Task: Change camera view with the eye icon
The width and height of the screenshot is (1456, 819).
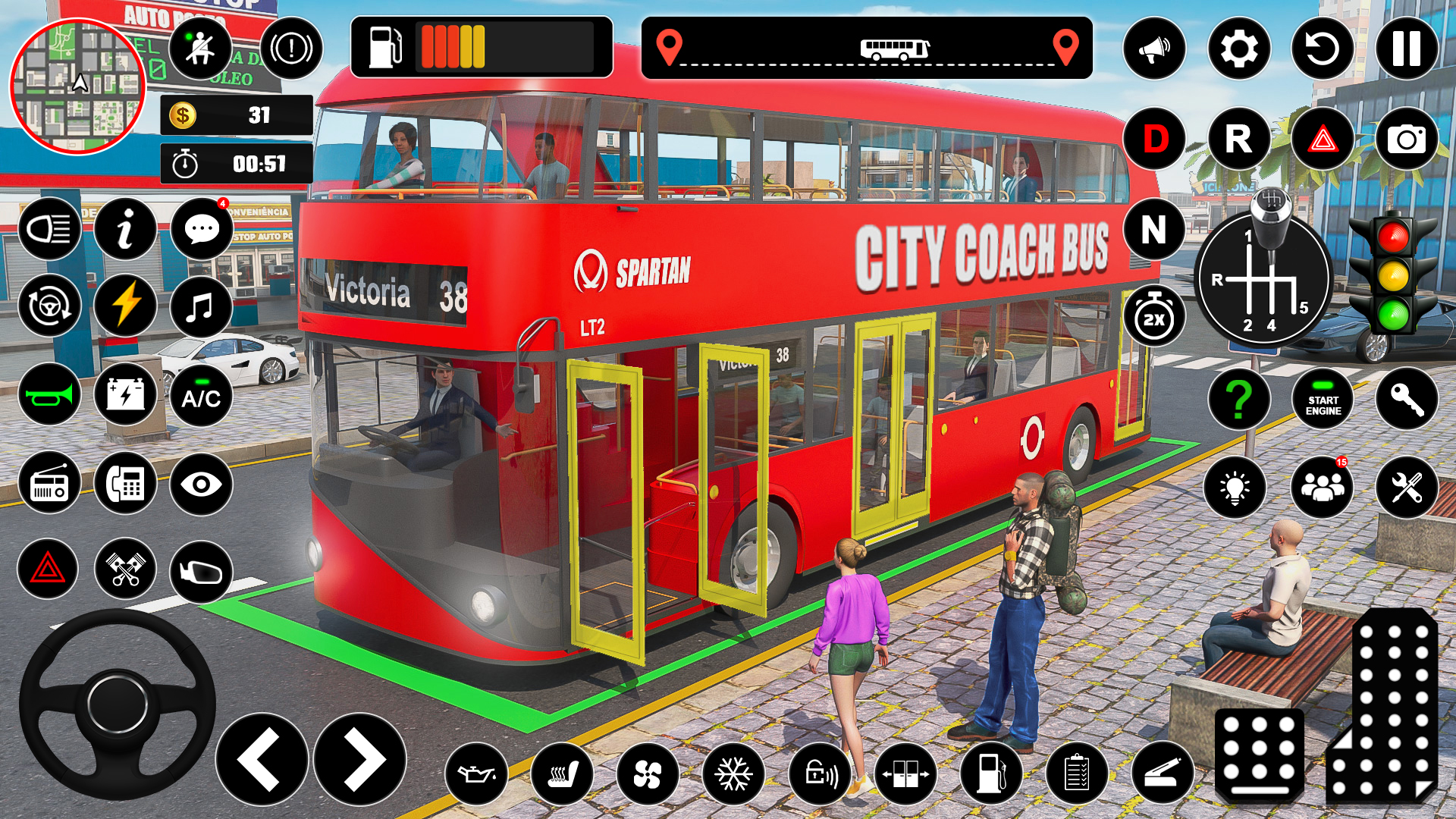Action: click(x=200, y=482)
